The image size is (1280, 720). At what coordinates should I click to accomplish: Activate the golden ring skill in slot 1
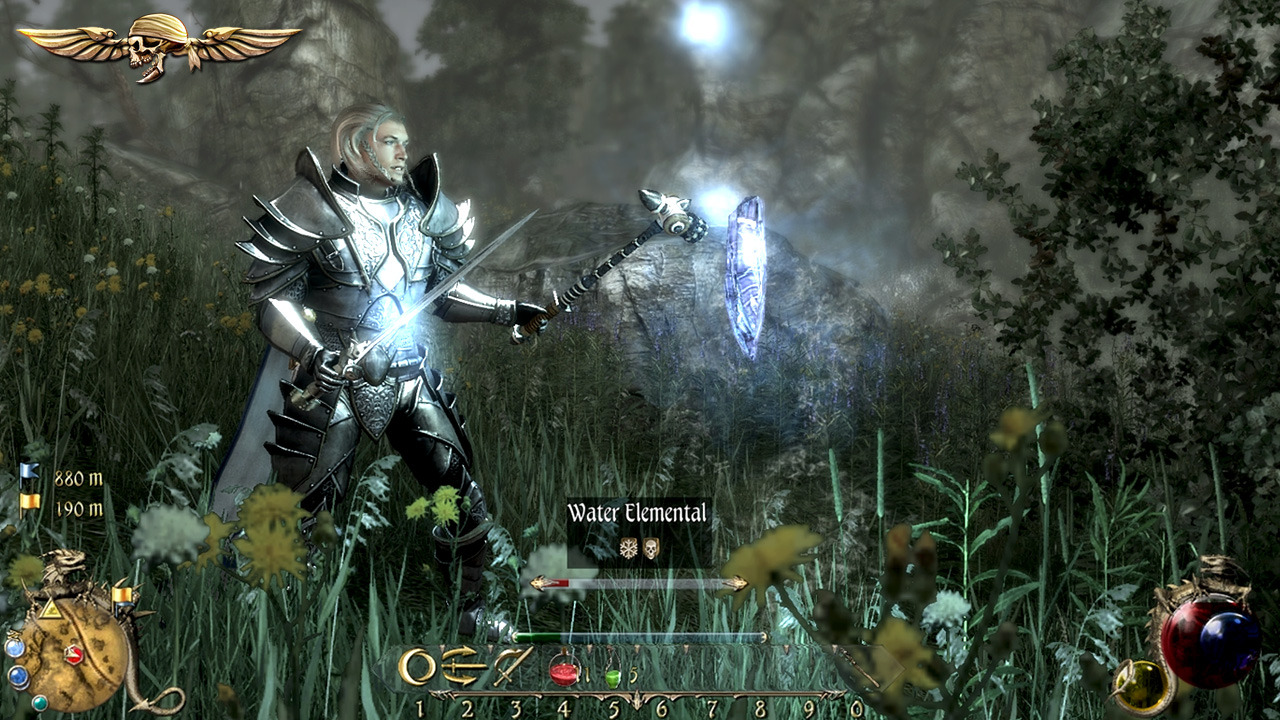(417, 666)
